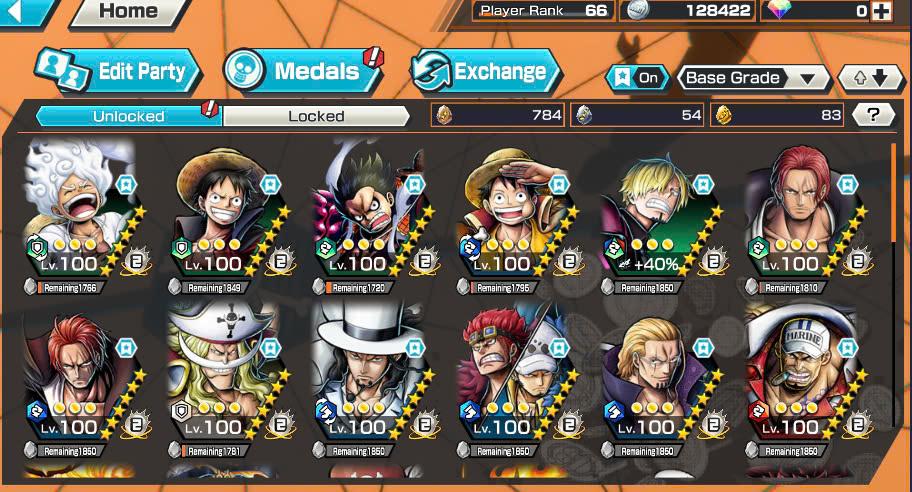Toggle the favorites filter On switch
Image resolution: width=912 pixels, height=492 pixels.
tap(637, 77)
